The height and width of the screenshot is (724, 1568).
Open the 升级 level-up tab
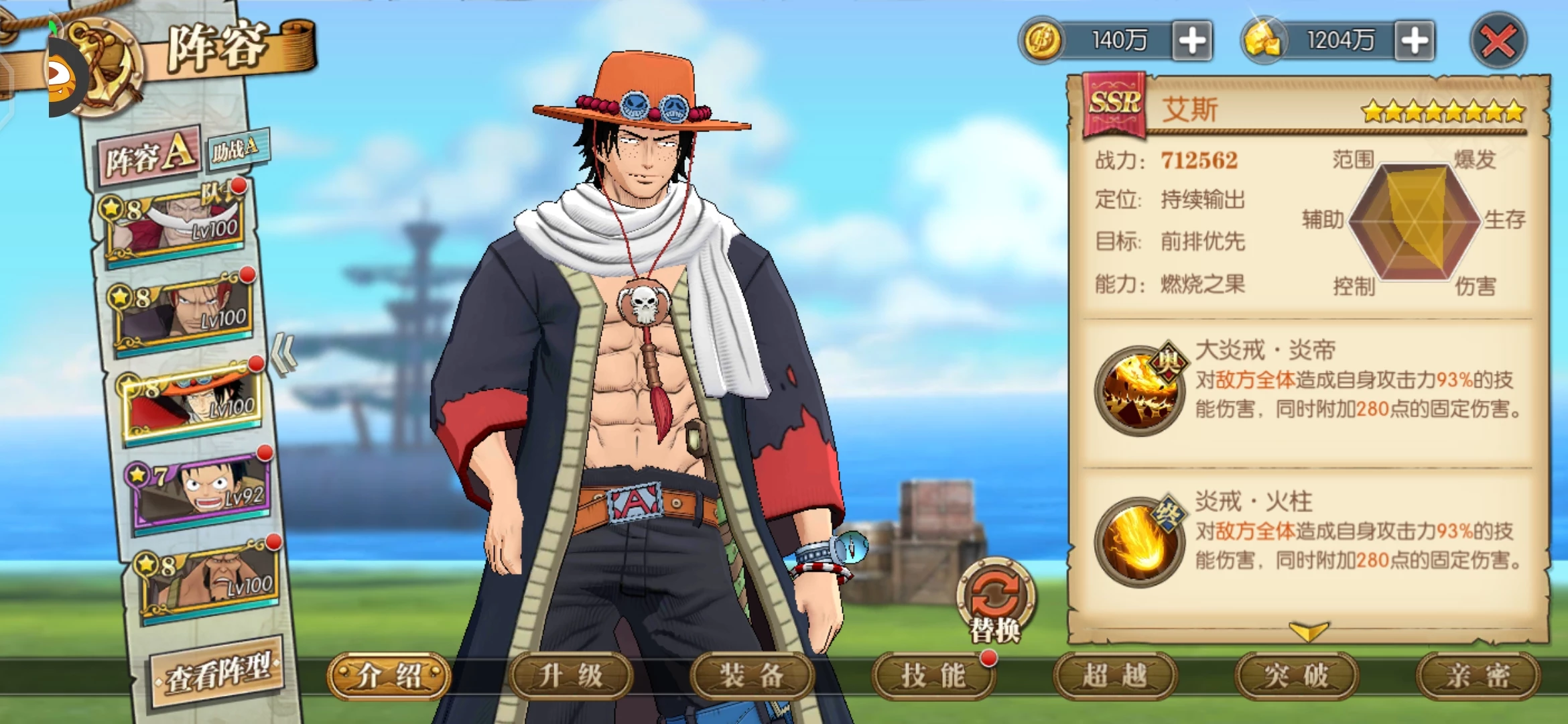pos(571,676)
